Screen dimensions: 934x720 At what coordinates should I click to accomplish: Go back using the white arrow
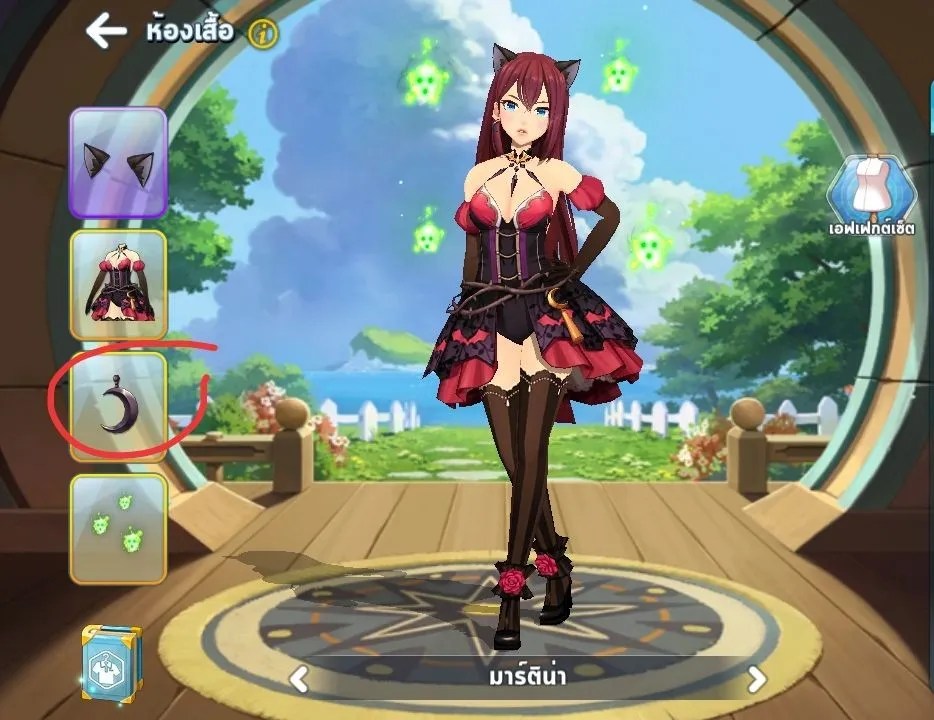pos(105,31)
